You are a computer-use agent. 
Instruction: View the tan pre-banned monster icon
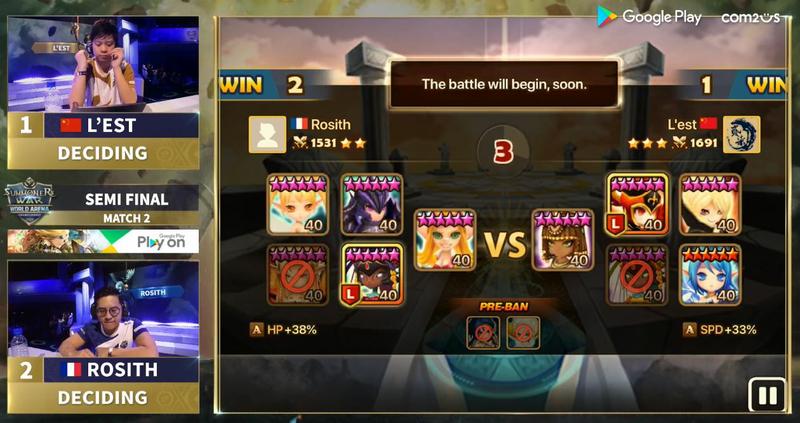523,333
